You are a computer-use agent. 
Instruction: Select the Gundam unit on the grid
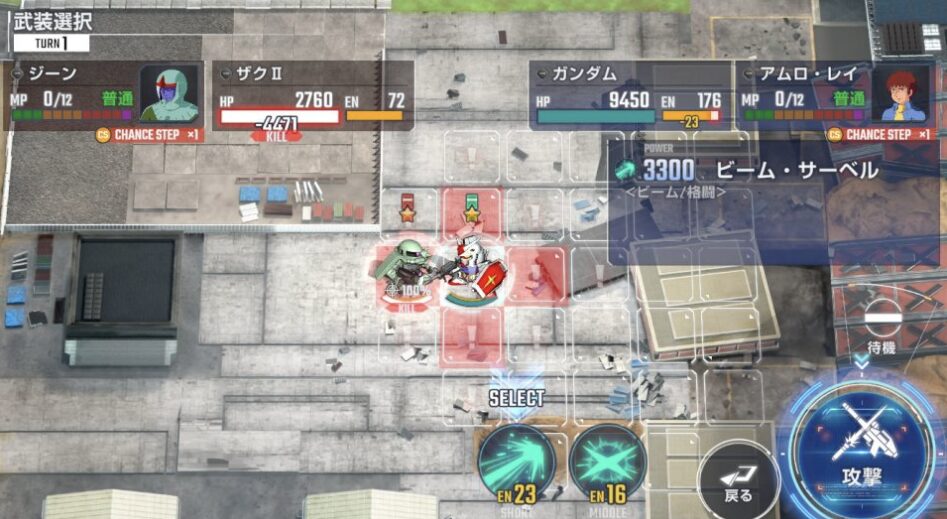473,272
